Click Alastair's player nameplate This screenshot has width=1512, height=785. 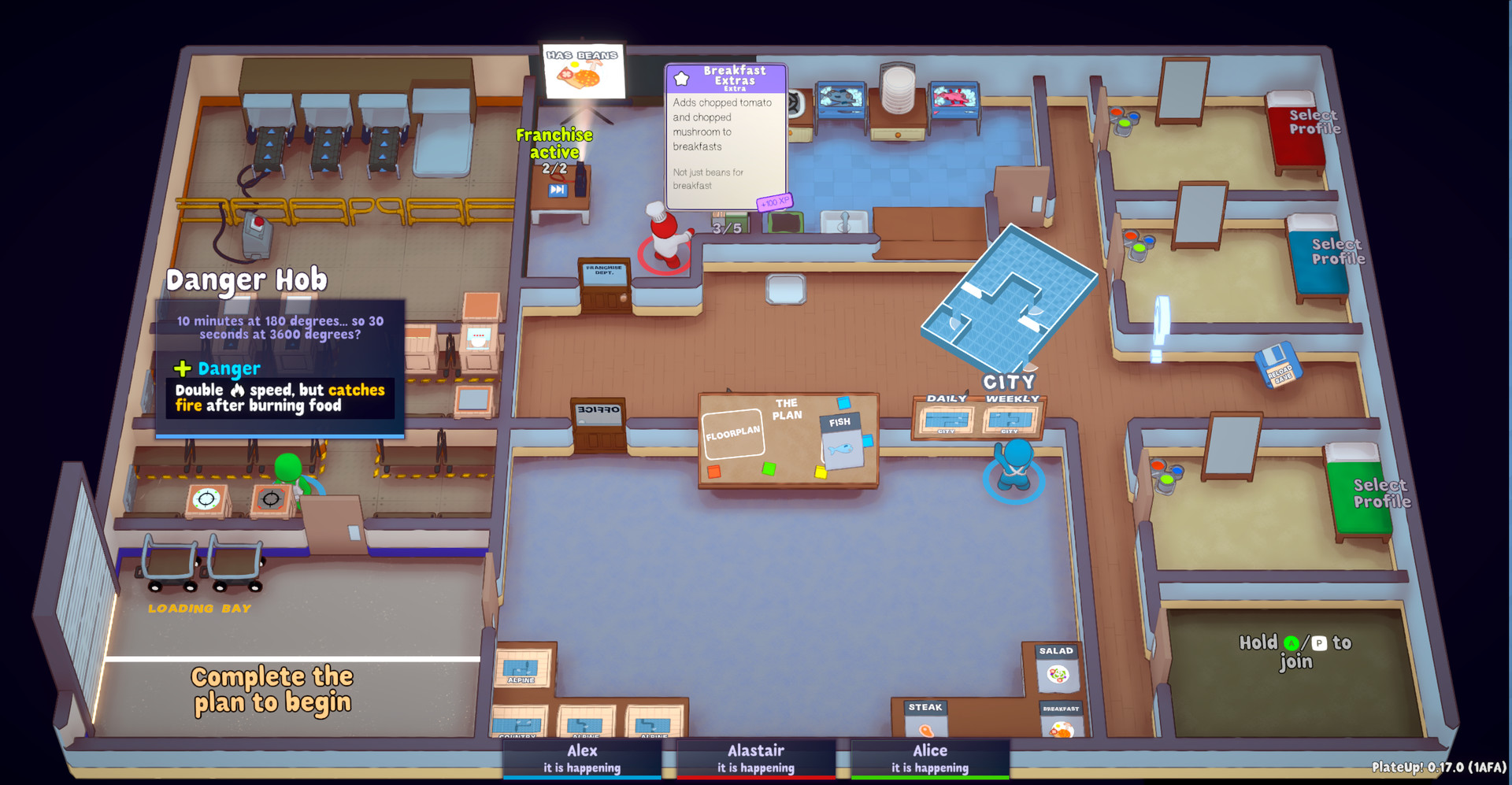[756, 757]
